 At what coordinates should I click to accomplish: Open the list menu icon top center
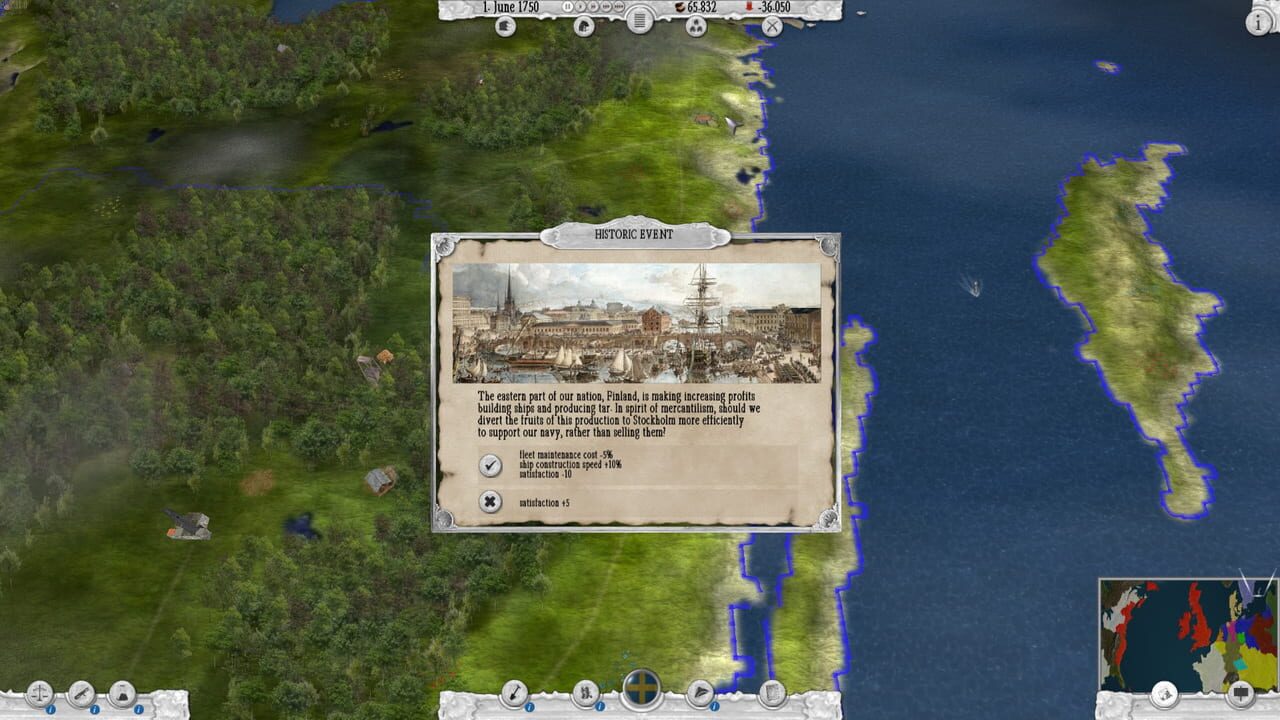pos(640,20)
